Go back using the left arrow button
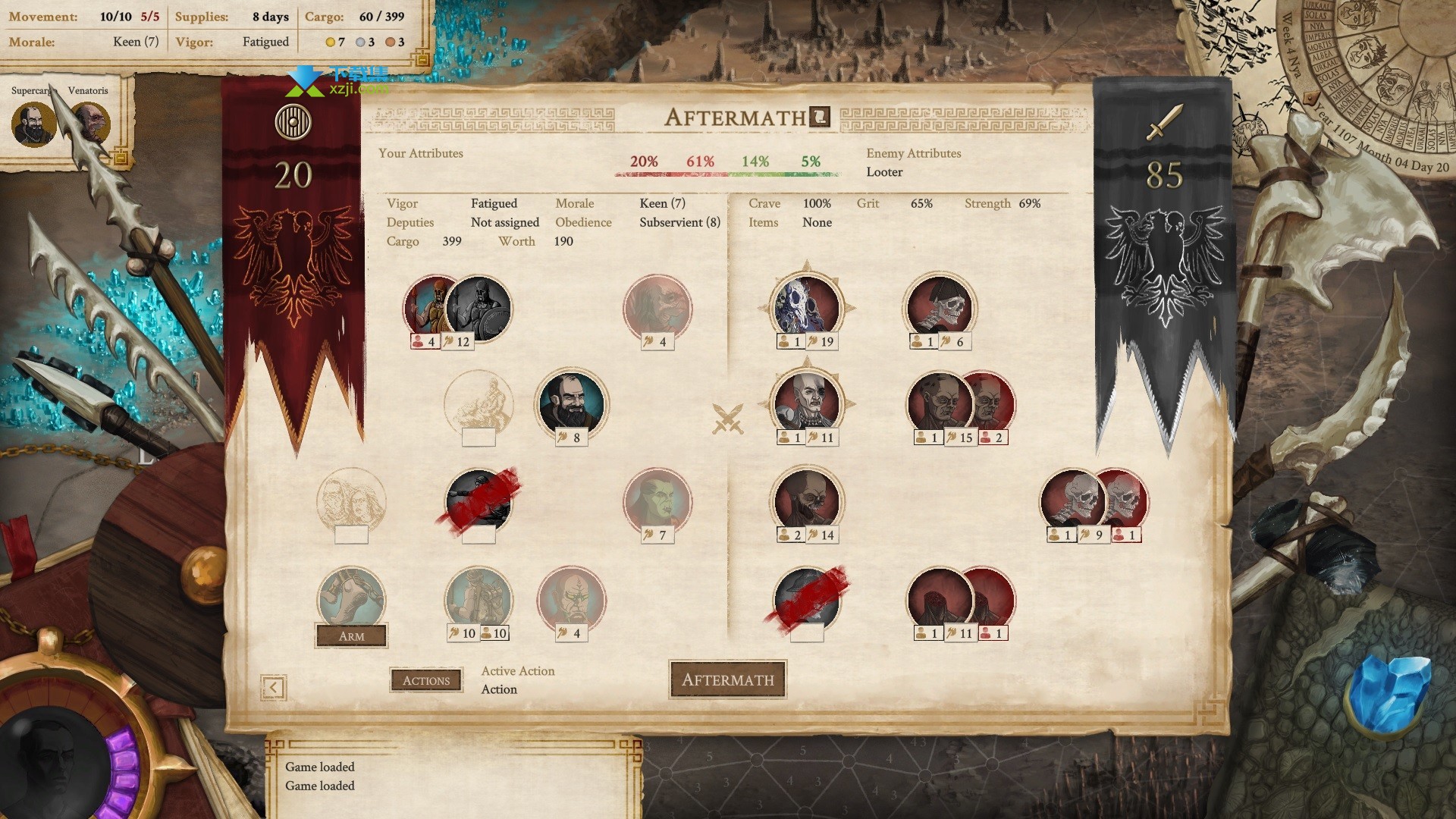The height and width of the screenshot is (819, 1456). [273, 687]
